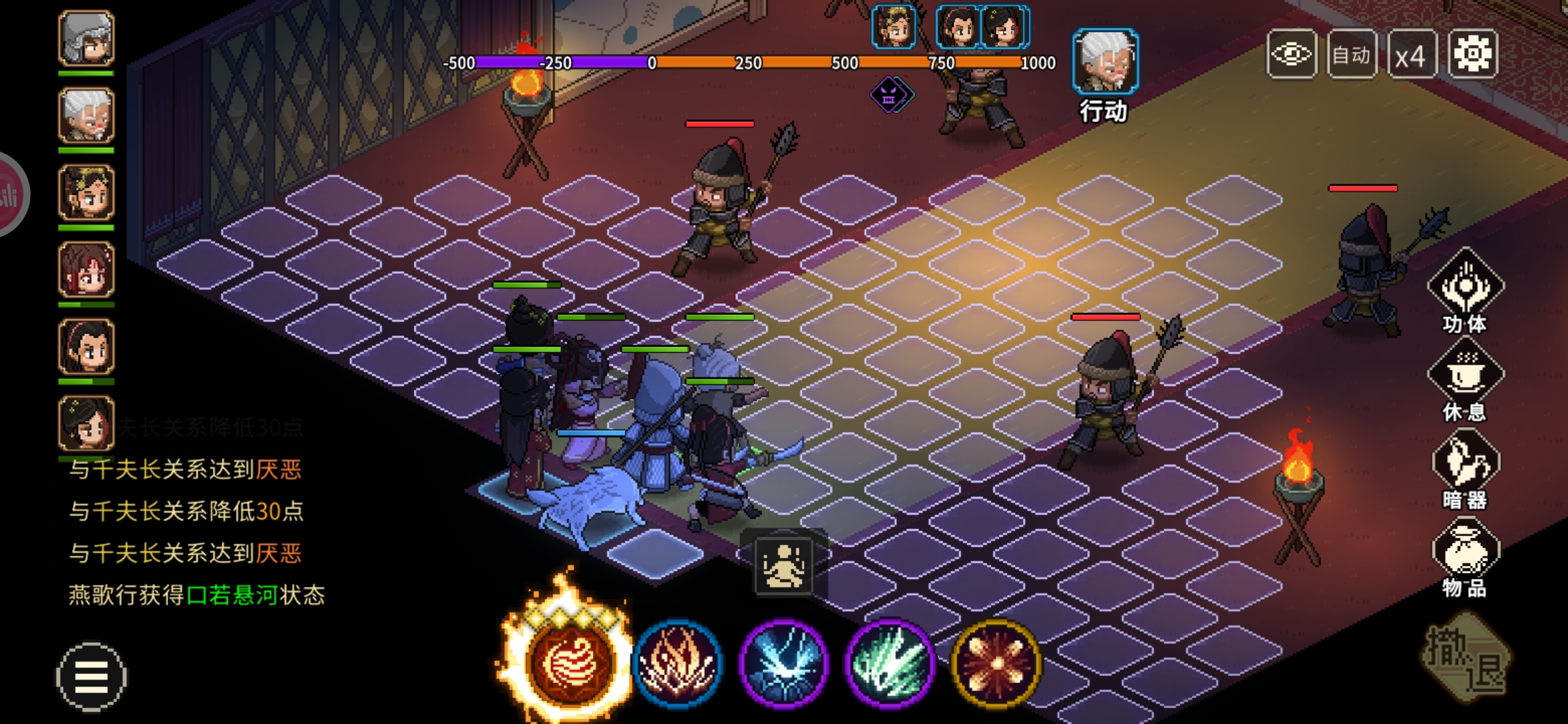
Task: Toggle the eye view button
Action: point(1291,54)
